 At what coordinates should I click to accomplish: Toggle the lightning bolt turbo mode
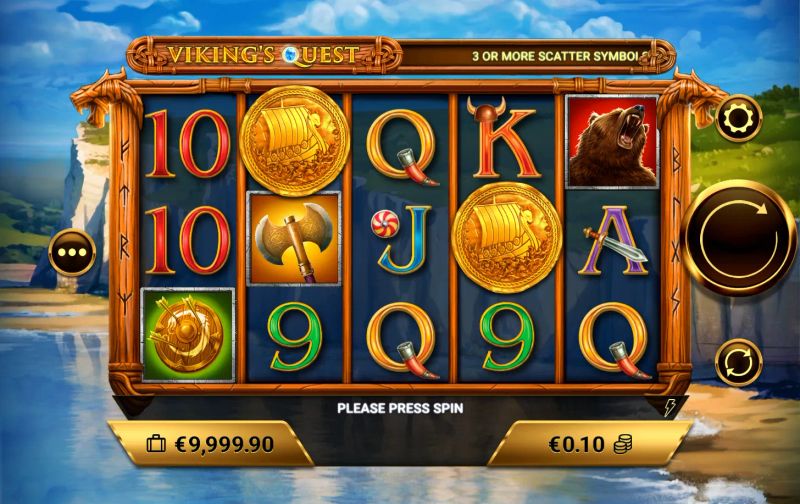click(671, 407)
